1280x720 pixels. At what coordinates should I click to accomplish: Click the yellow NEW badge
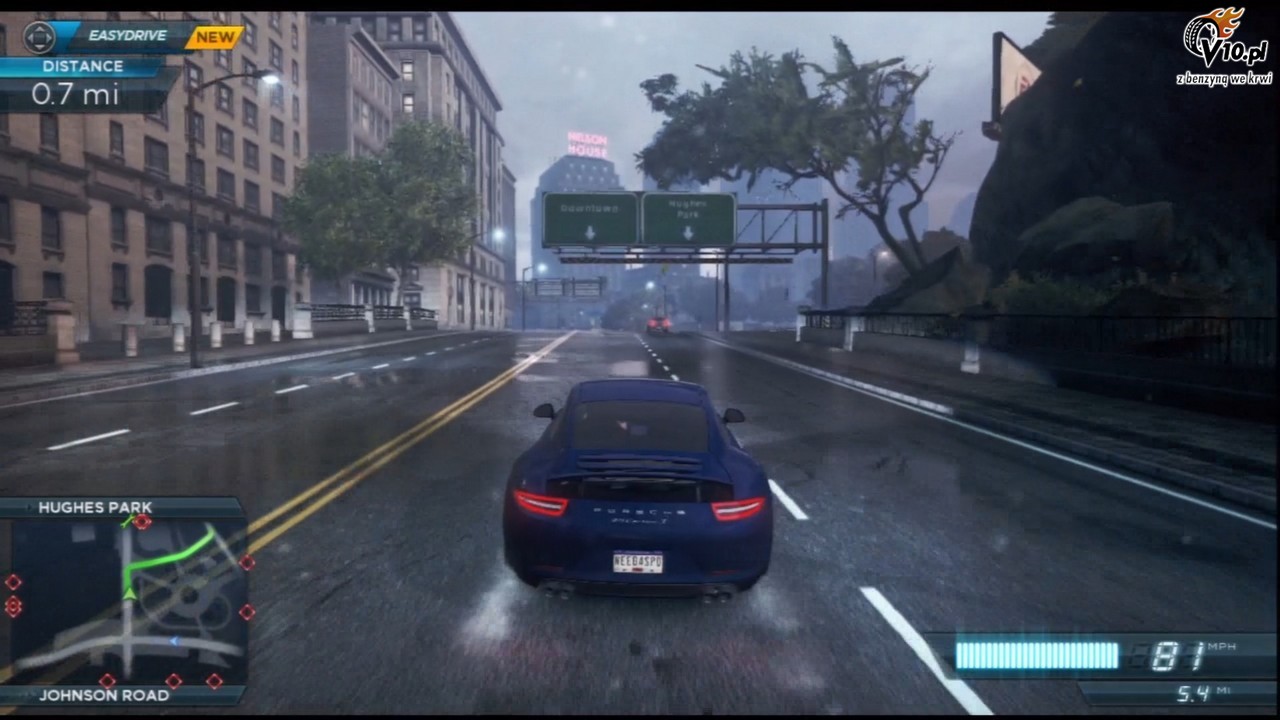tap(214, 37)
